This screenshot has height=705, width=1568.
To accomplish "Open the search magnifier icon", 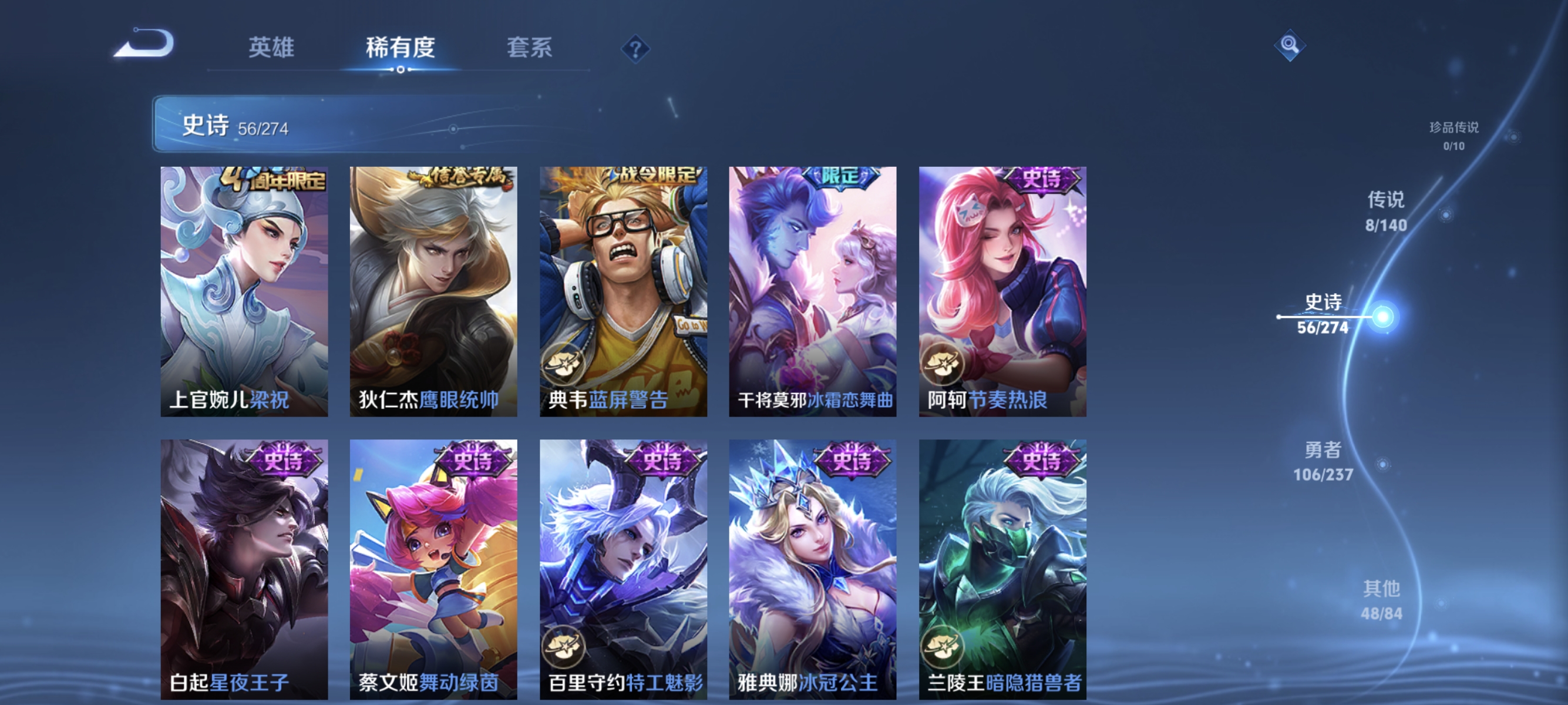I will tap(1291, 45).
